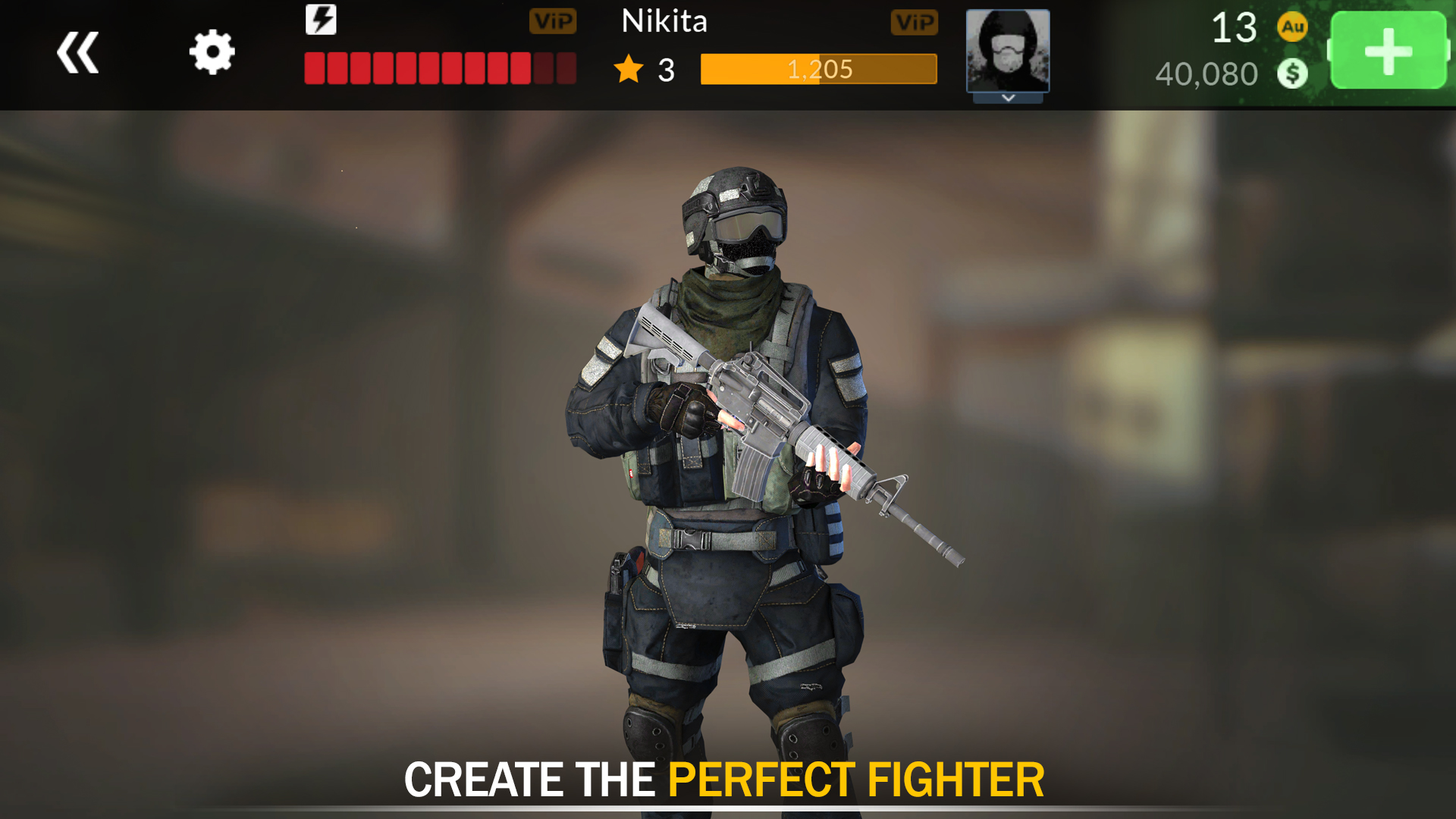Select the star rank icon beside level 3

point(626,69)
